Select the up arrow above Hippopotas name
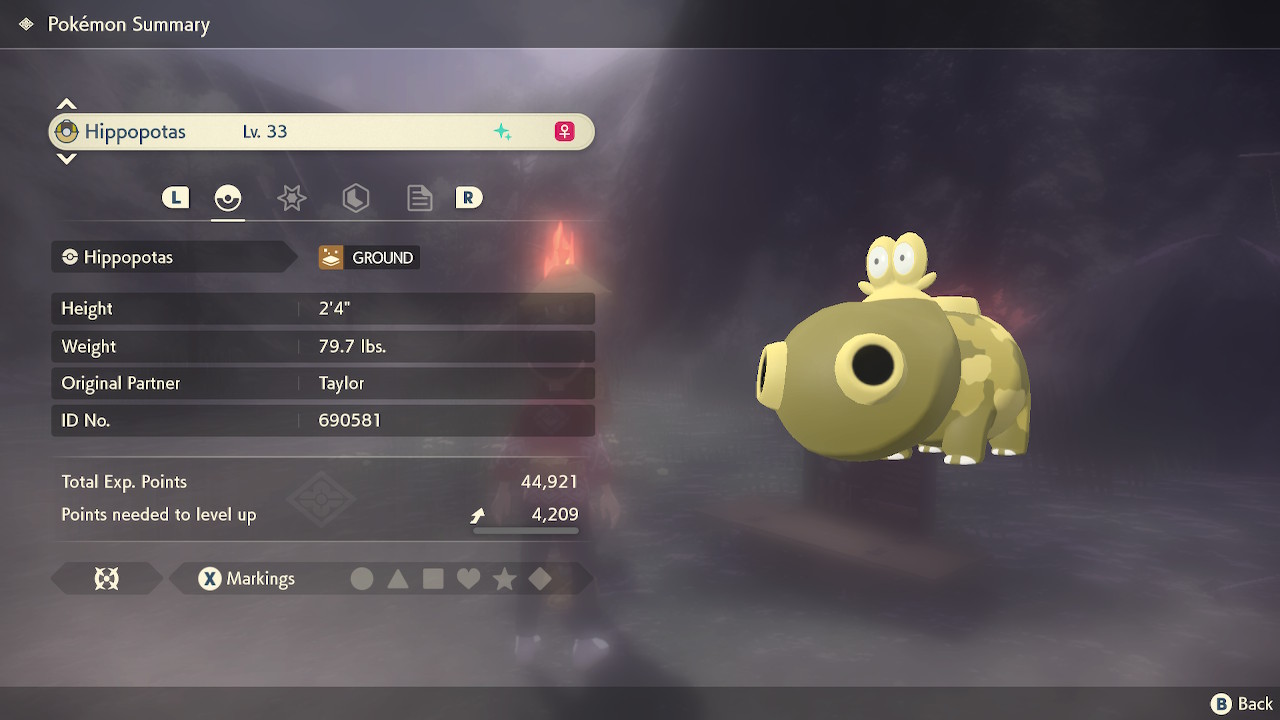1280x720 pixels. (66, 104)
